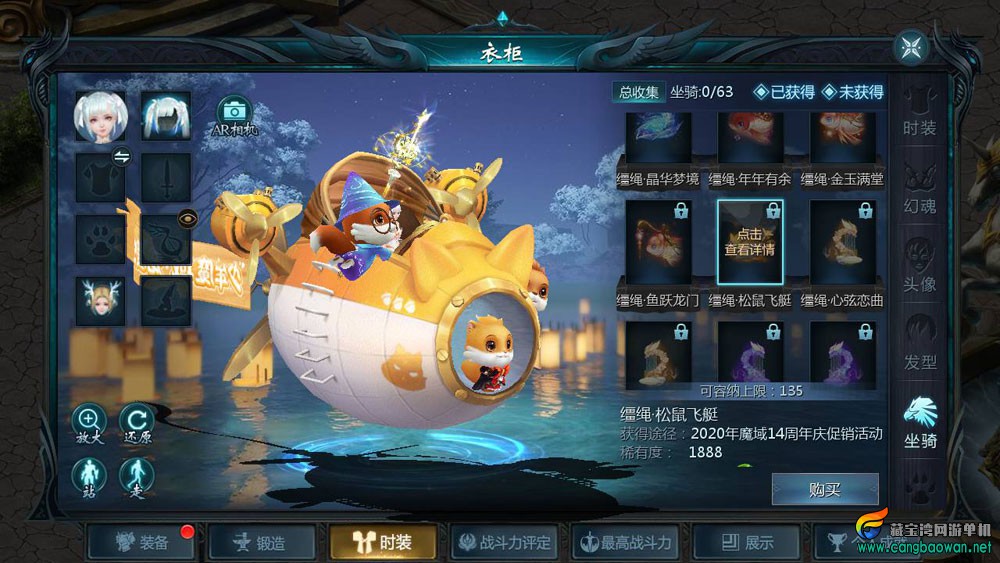
Task: Close the wardrobe window
Action: click(x=911, y=47)
